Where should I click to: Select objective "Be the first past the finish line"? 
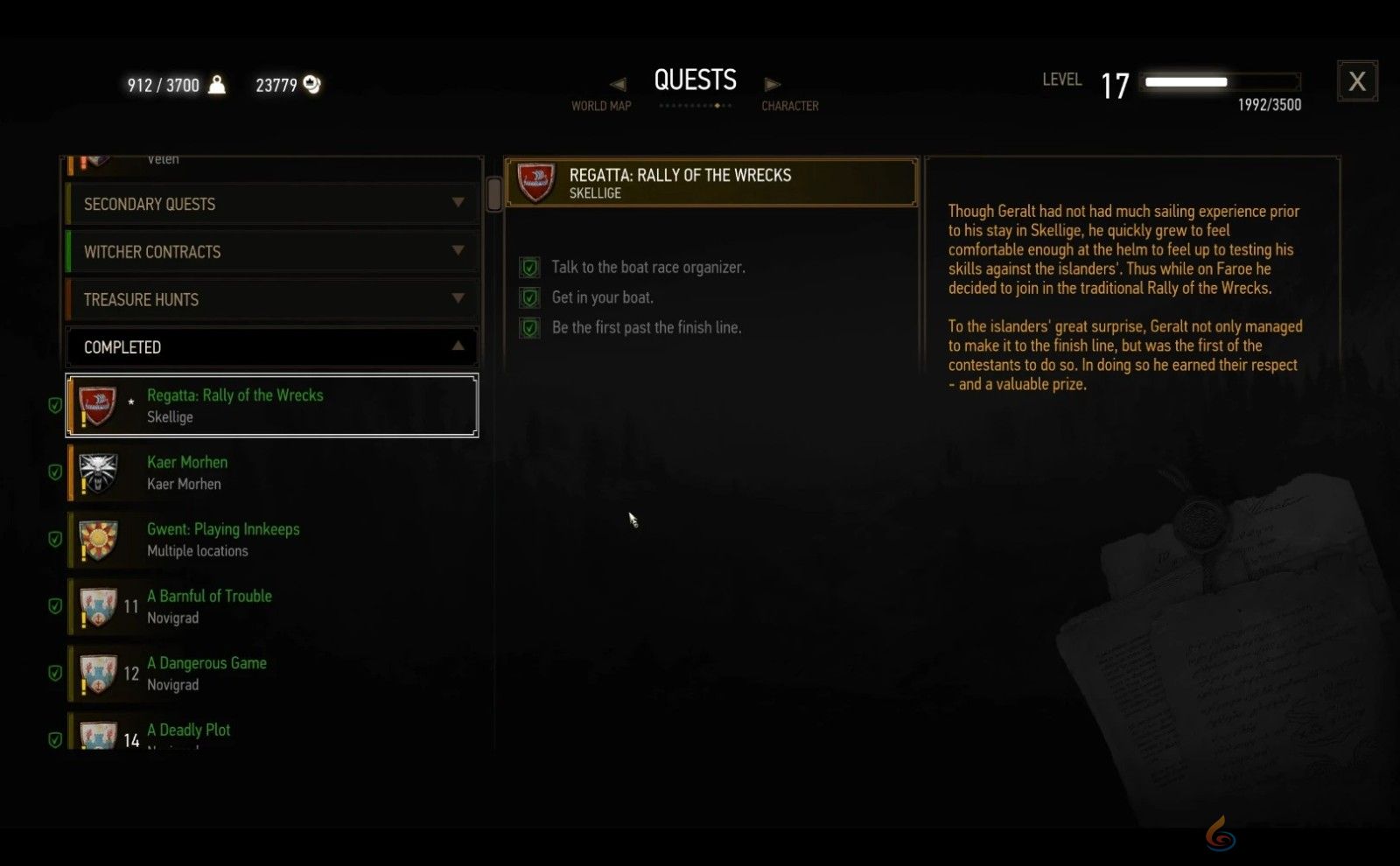click(646, 328)
